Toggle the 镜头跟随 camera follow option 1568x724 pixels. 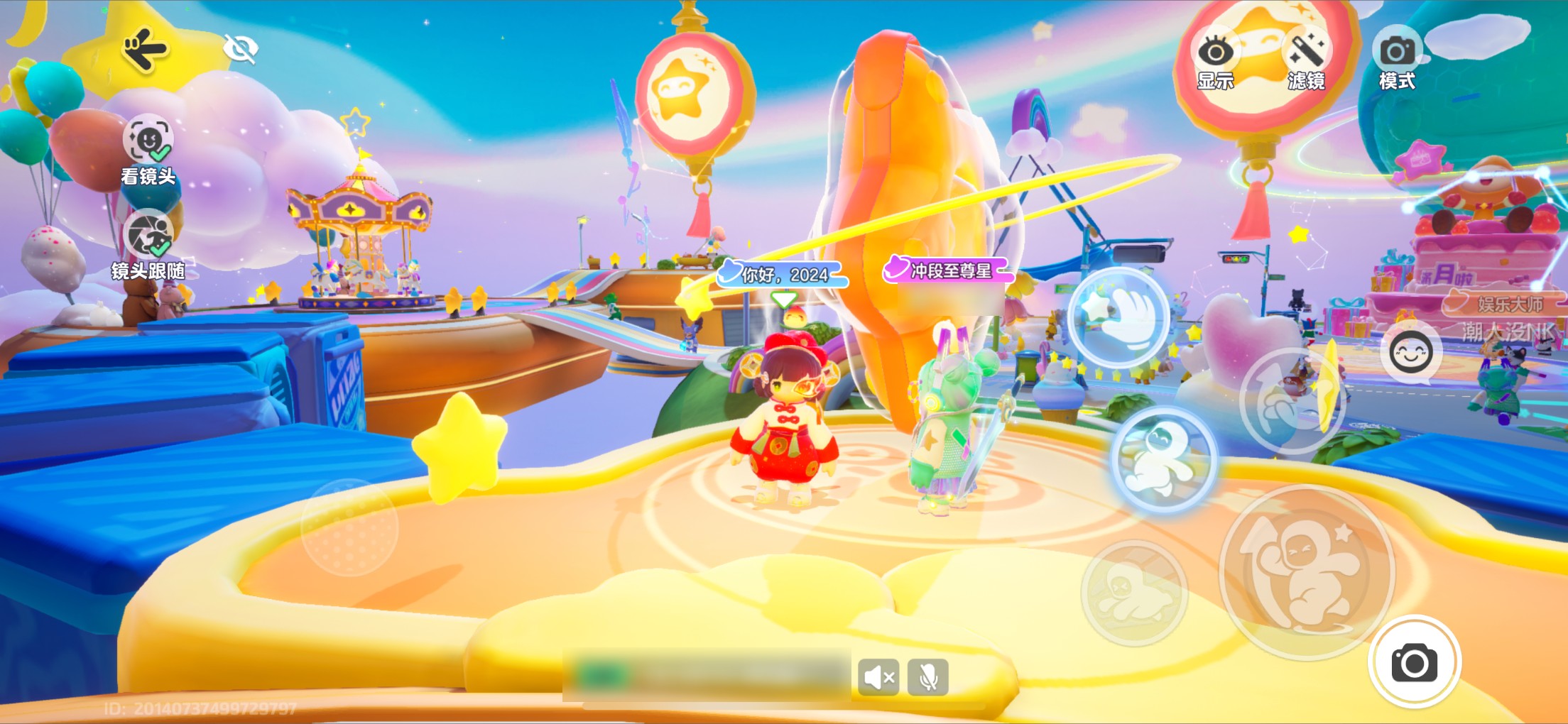tap(149, 235)
